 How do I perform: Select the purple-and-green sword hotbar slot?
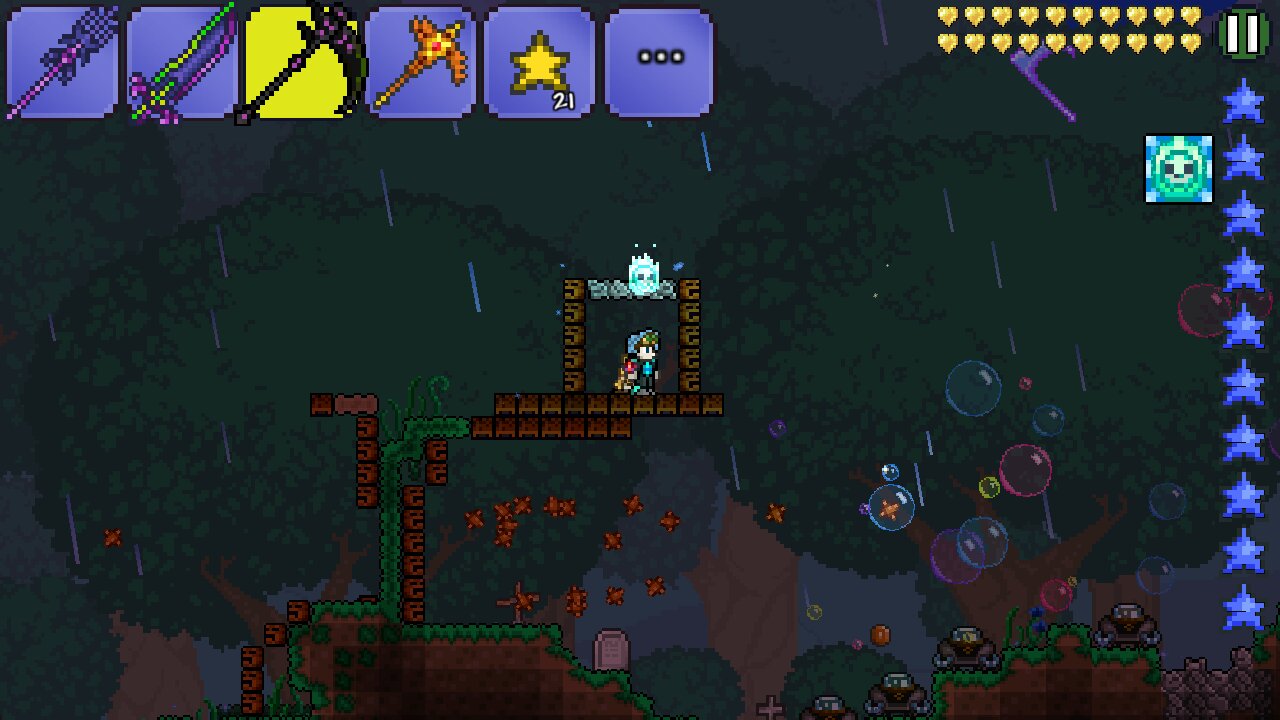[x=182, y=63]
